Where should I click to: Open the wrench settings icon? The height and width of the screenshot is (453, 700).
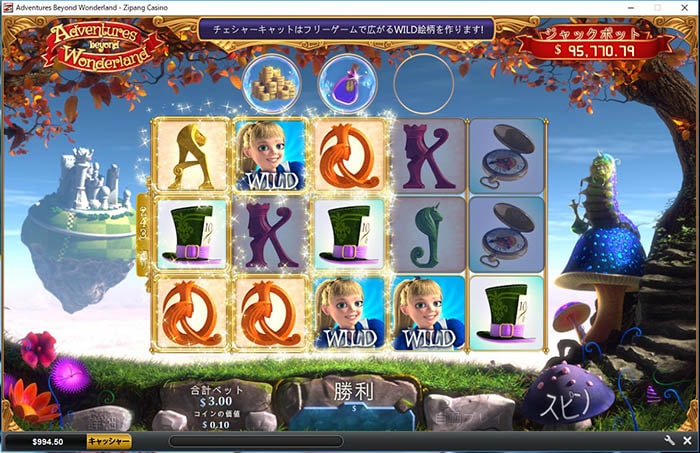pyautogui.click(x=669, y=441)
